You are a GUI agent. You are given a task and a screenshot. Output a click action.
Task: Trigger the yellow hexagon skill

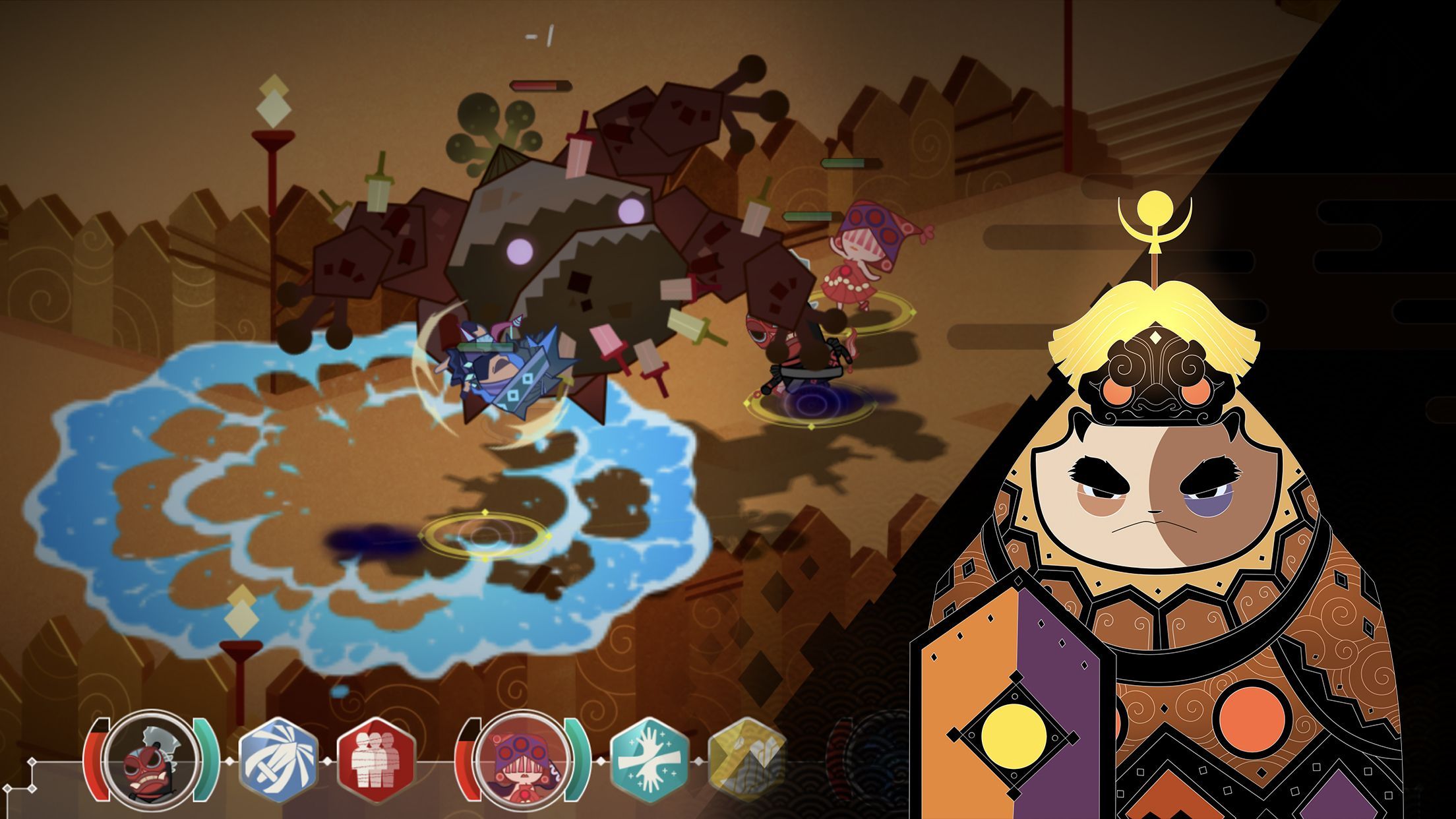pyautogui.click(x=746, y=760)
